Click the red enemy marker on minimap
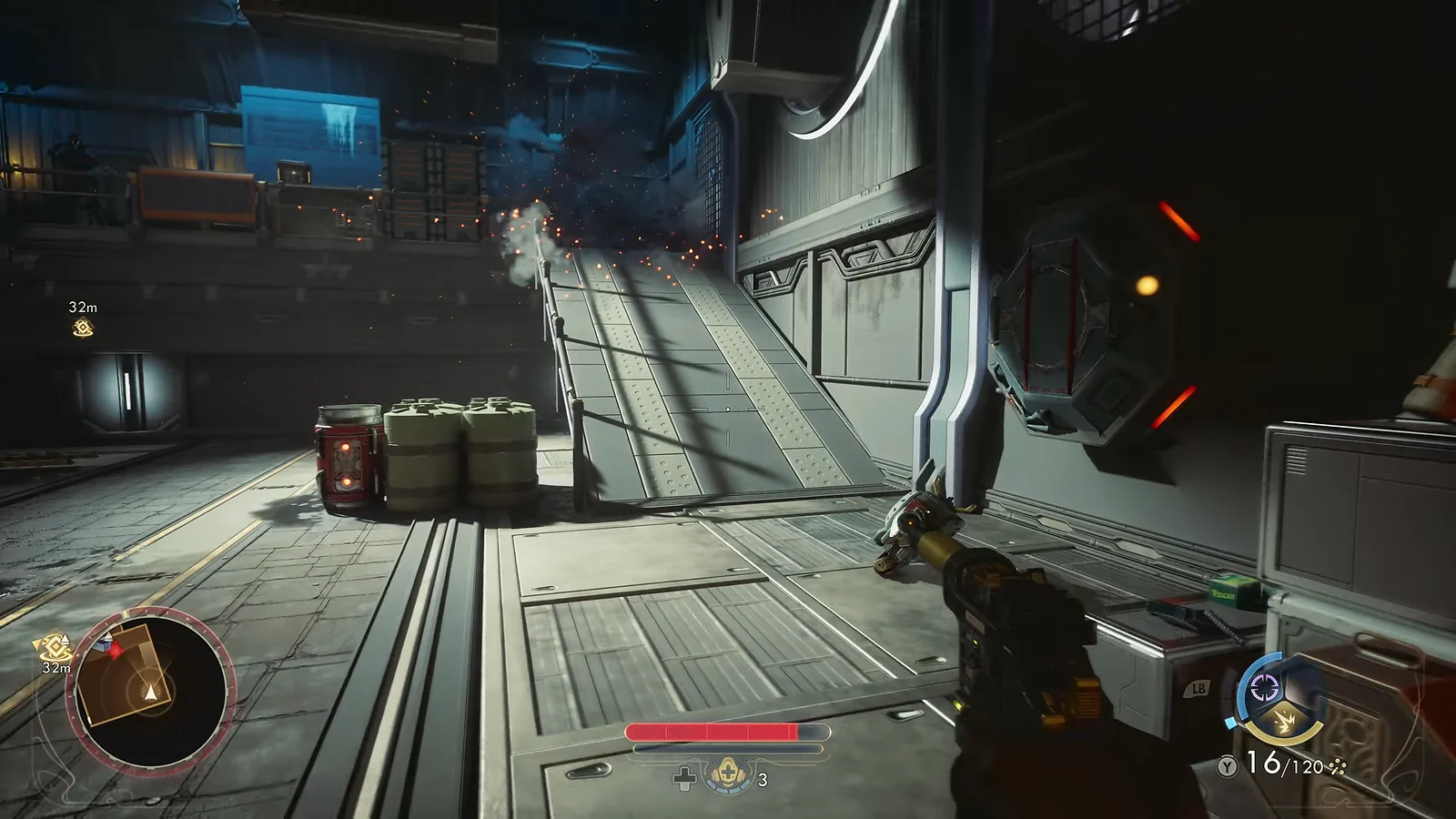 (107, 645)
